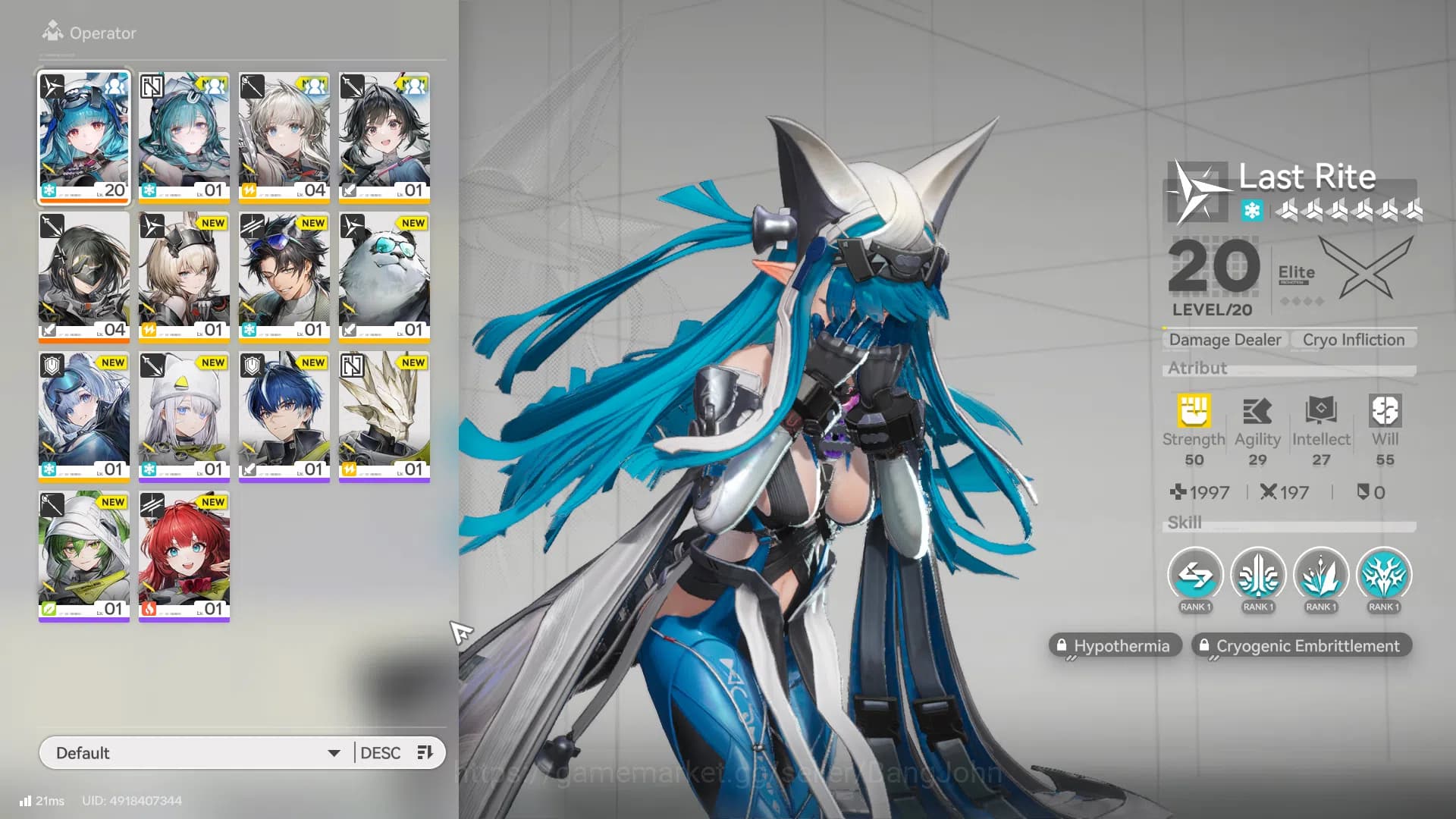Open the NEW panda operator card
This screenshot has height=819, width=1456.
point(384,277)
